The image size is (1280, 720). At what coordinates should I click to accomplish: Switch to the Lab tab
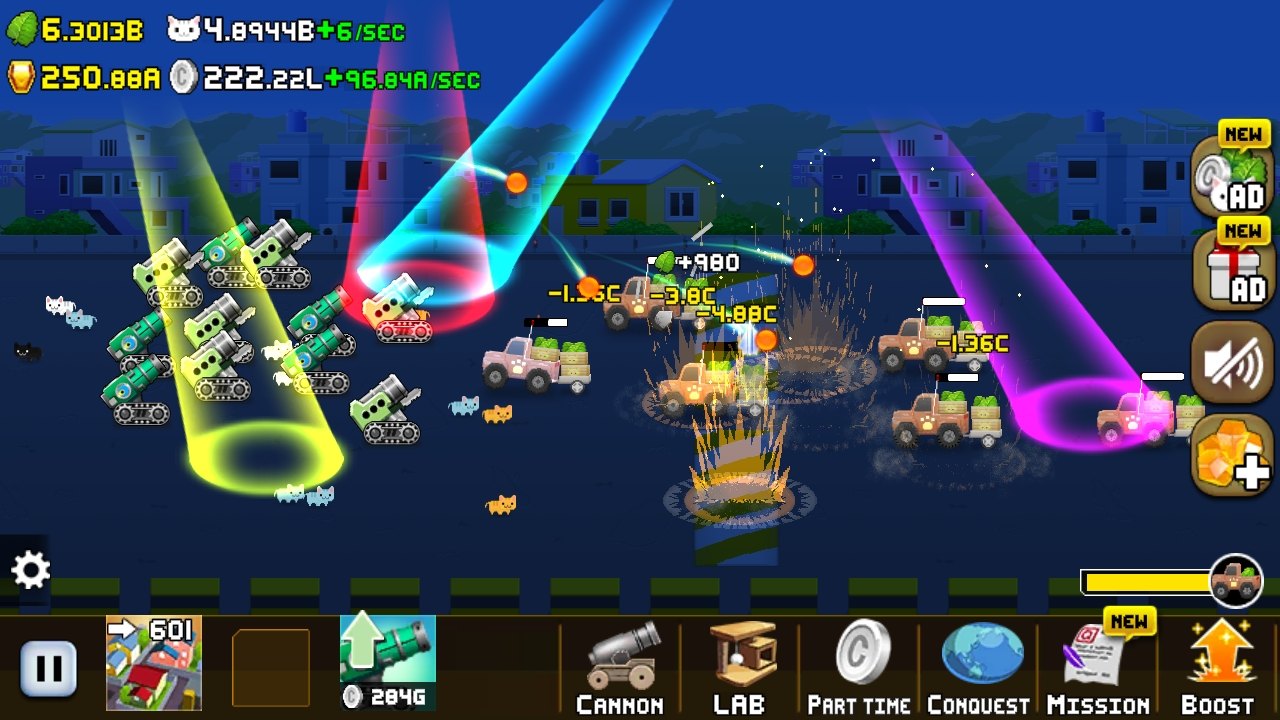pyautogui.click(x=740, y=668)
